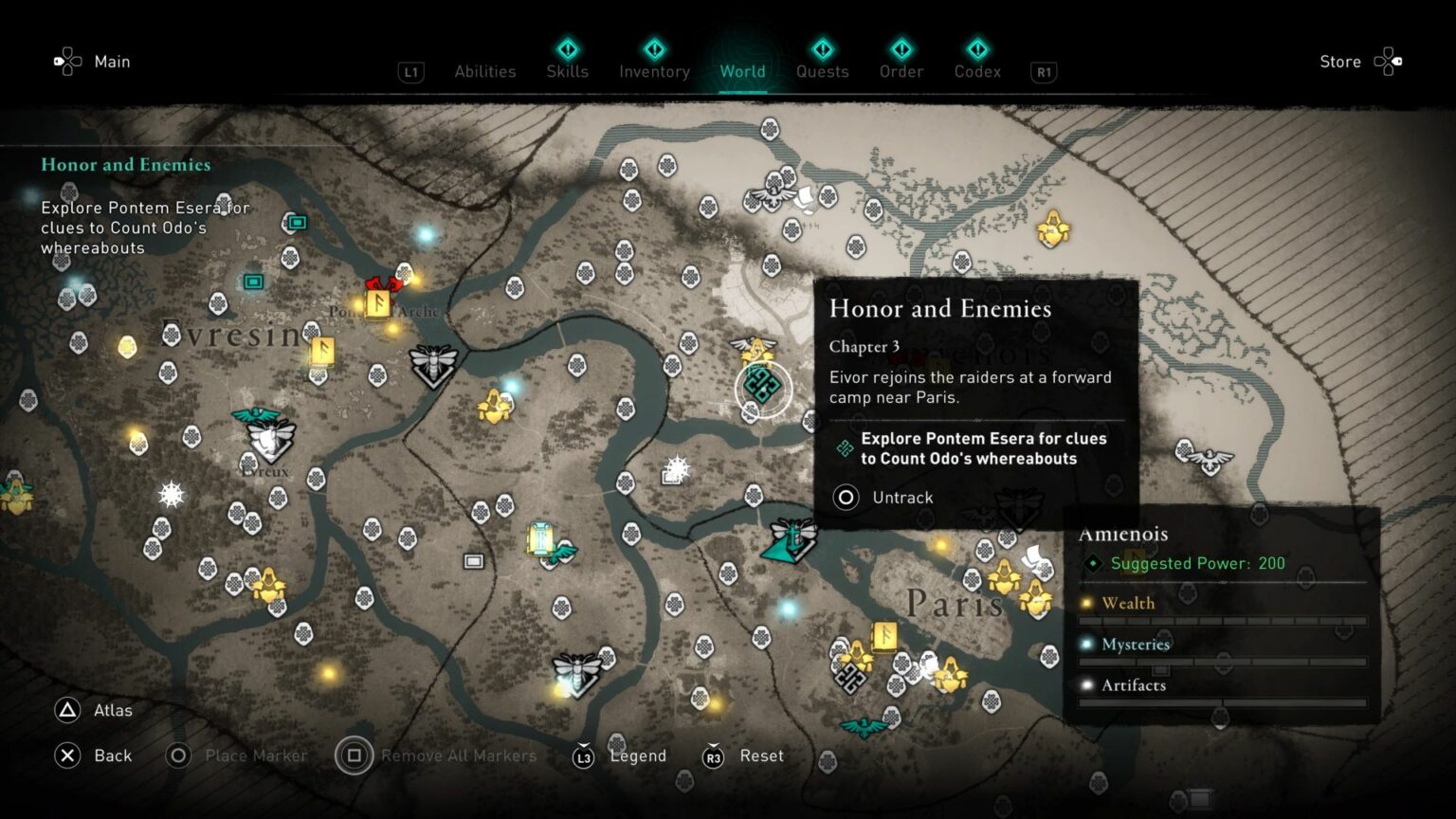The image size is (1456, 819).
Task: Open the Inventory tab
Action: [x=653, y=71]
